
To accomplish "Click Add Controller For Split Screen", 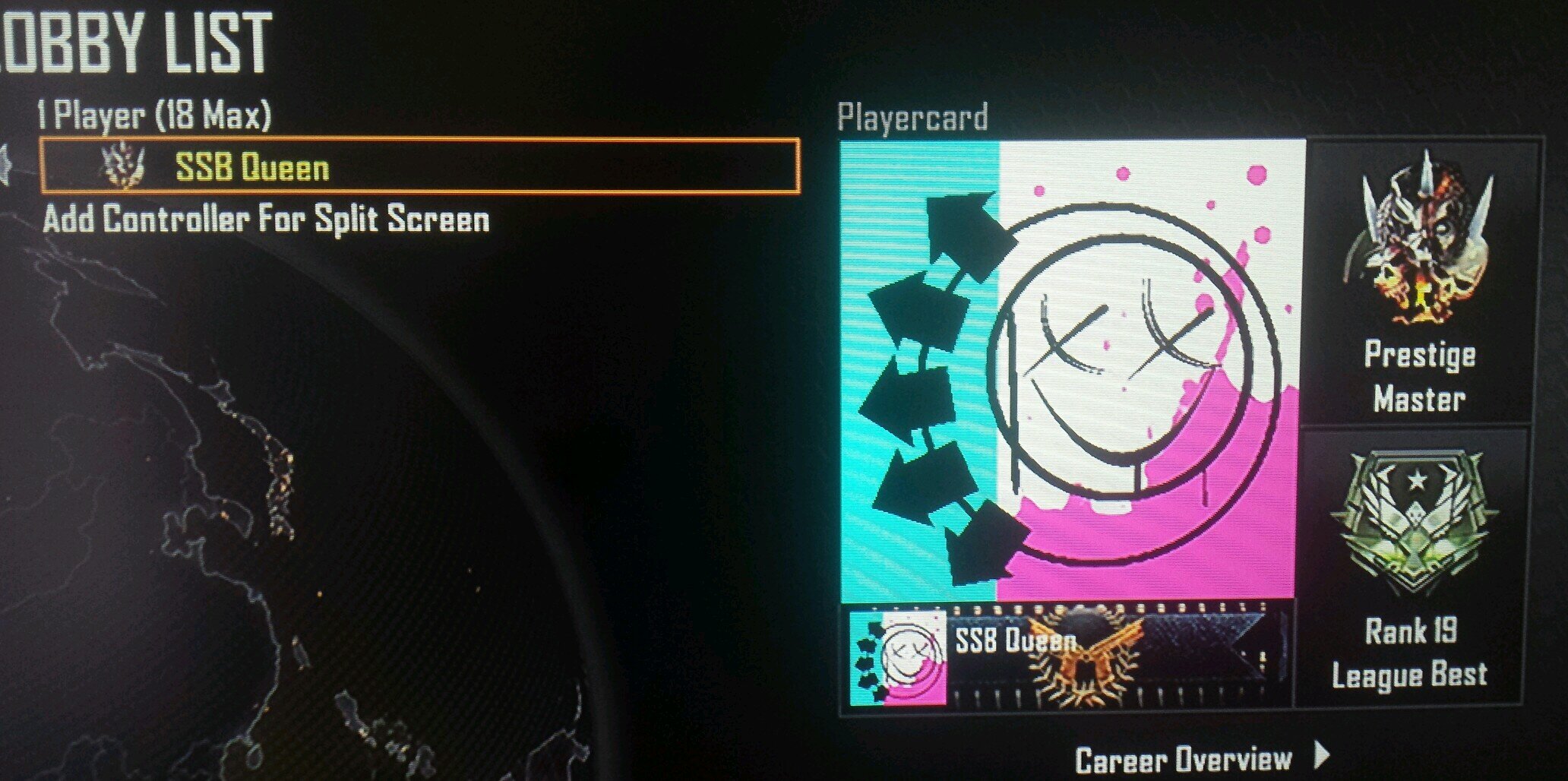I will click(x=266, y=220).
